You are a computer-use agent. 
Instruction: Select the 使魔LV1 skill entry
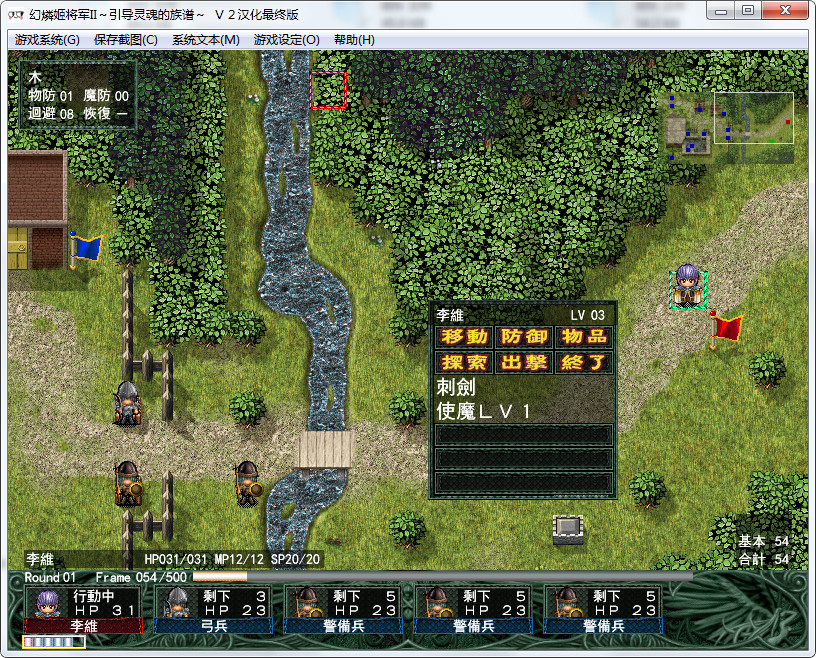coord(484,411)
